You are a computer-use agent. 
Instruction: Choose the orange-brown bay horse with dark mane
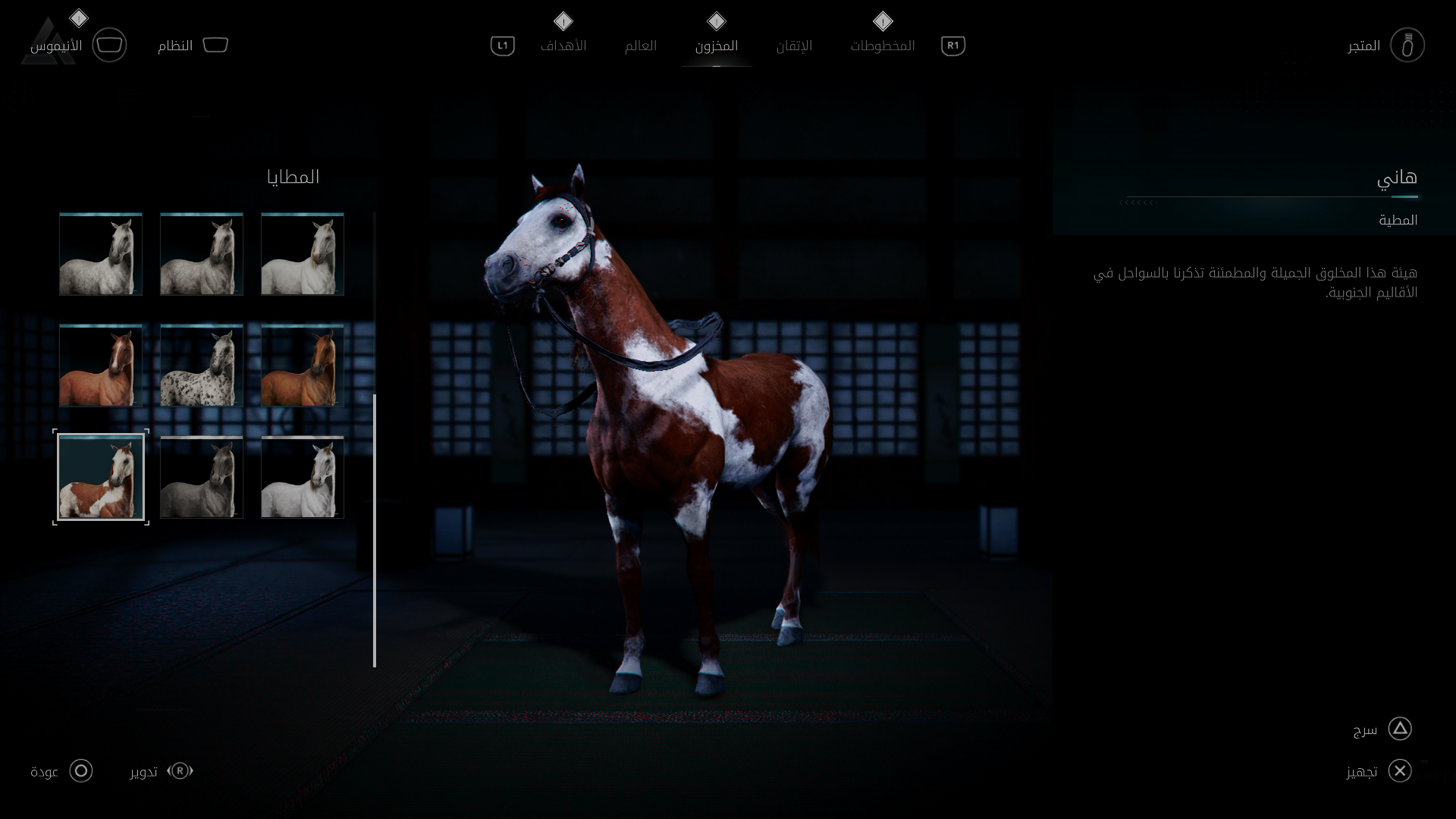click(x=303, y=366)
